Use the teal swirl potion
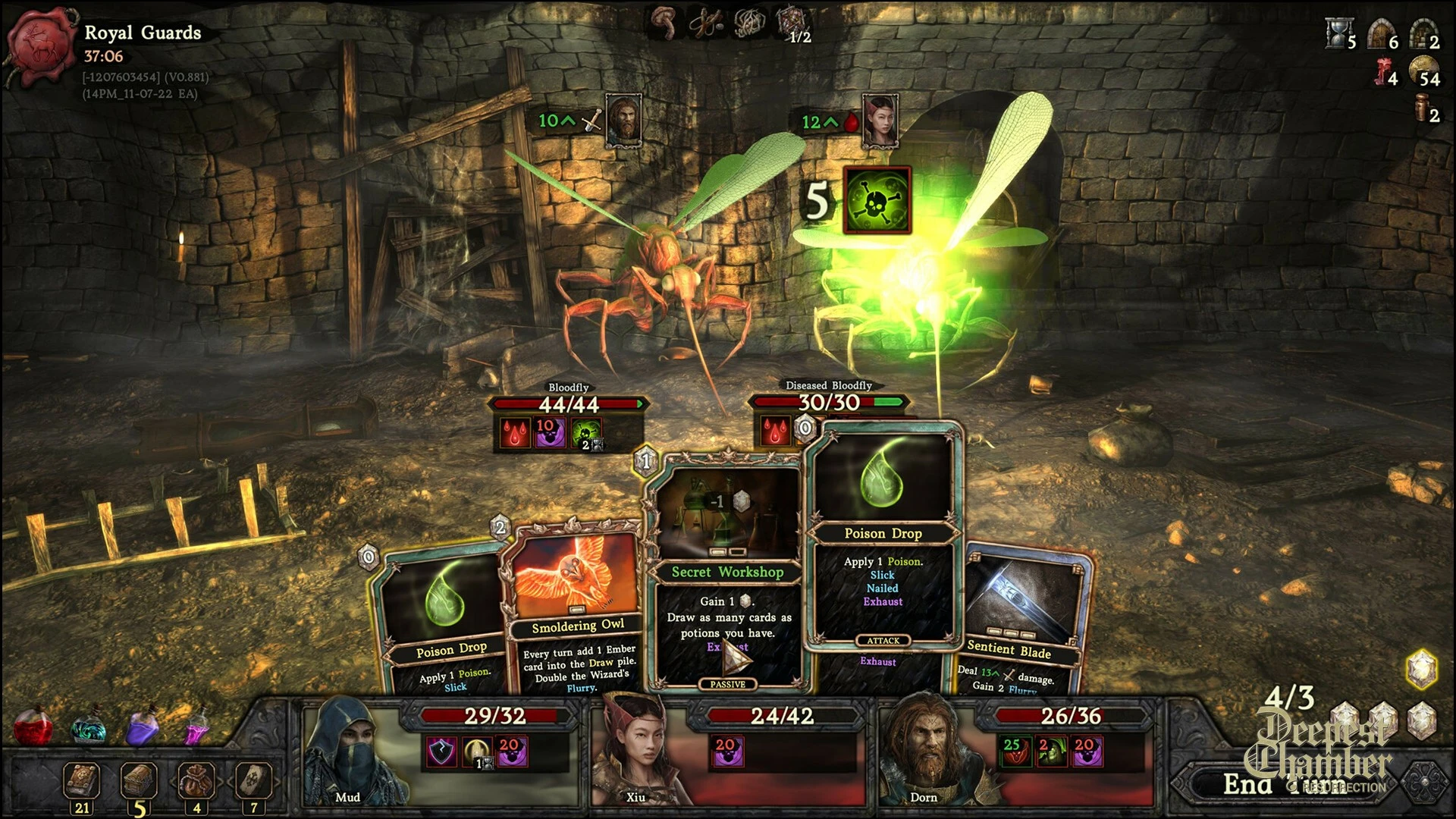Image resolution: width=1456 pixels, height=819 pixels. click(89, 728)
